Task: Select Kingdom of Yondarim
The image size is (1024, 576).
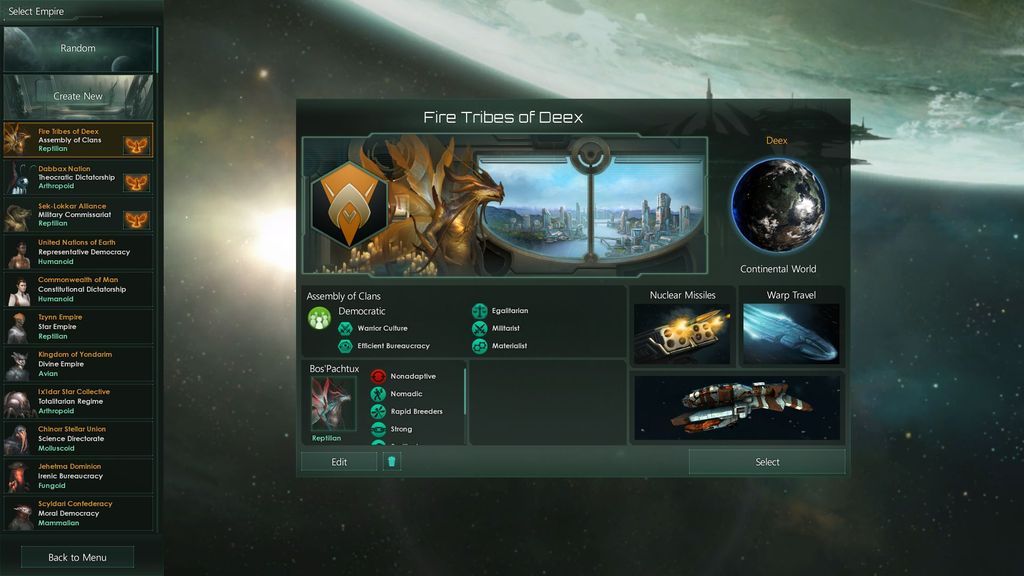Action: pos(78,364)
